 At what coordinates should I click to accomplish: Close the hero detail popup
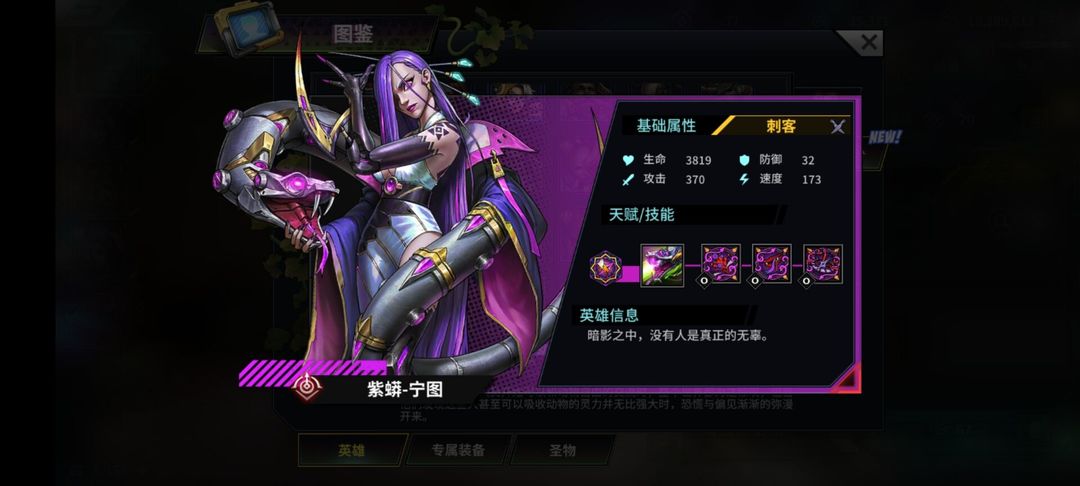[838, 127]
